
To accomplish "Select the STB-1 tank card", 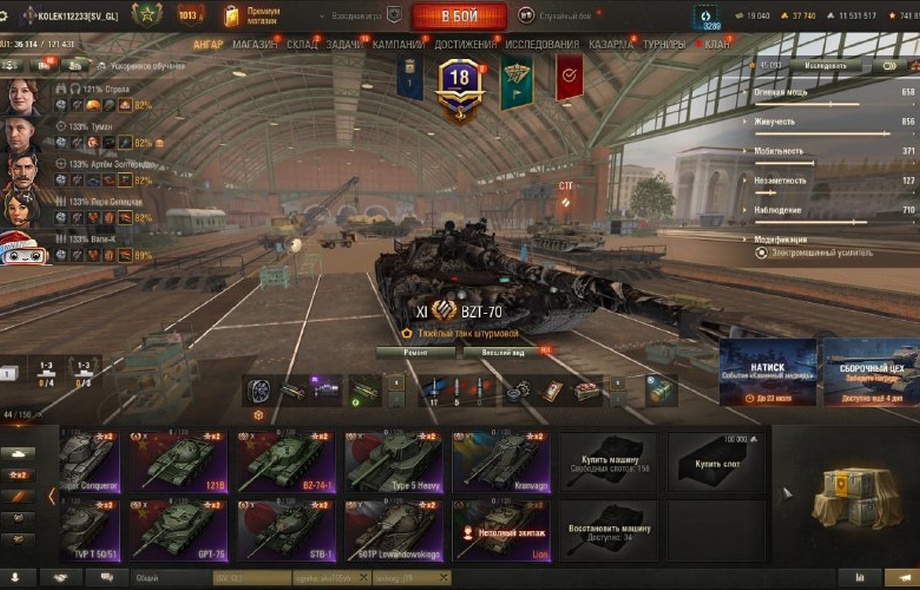I will coord(285,530).
